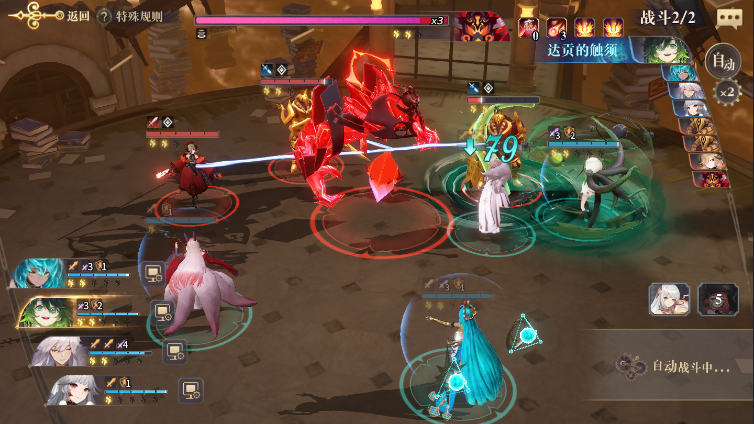Select the boss portrait beside the health bar
This screenshot has height=424, width=754.
tap(480, 25)
